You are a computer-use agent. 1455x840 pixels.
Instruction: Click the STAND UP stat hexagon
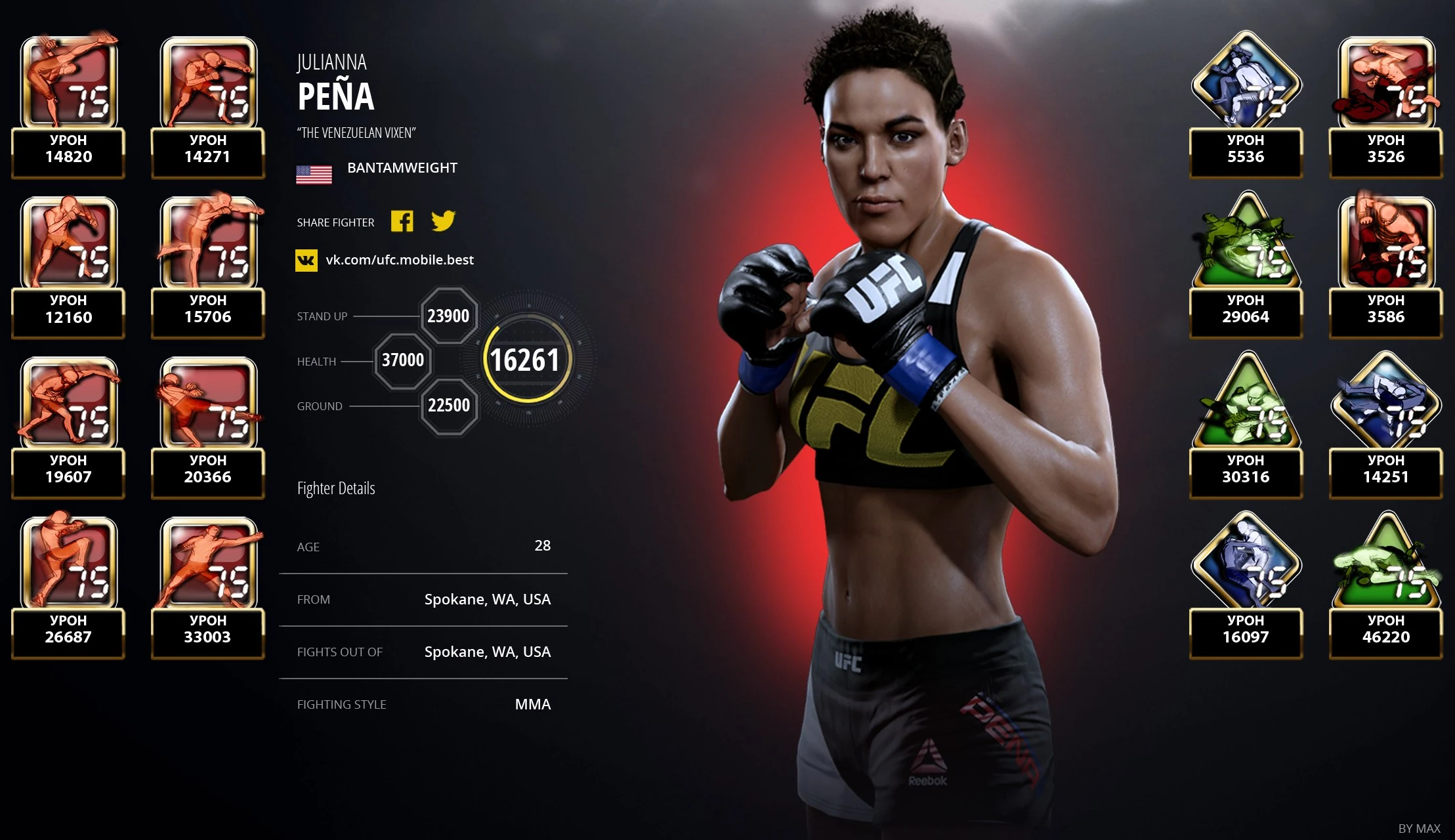(449, 316)
